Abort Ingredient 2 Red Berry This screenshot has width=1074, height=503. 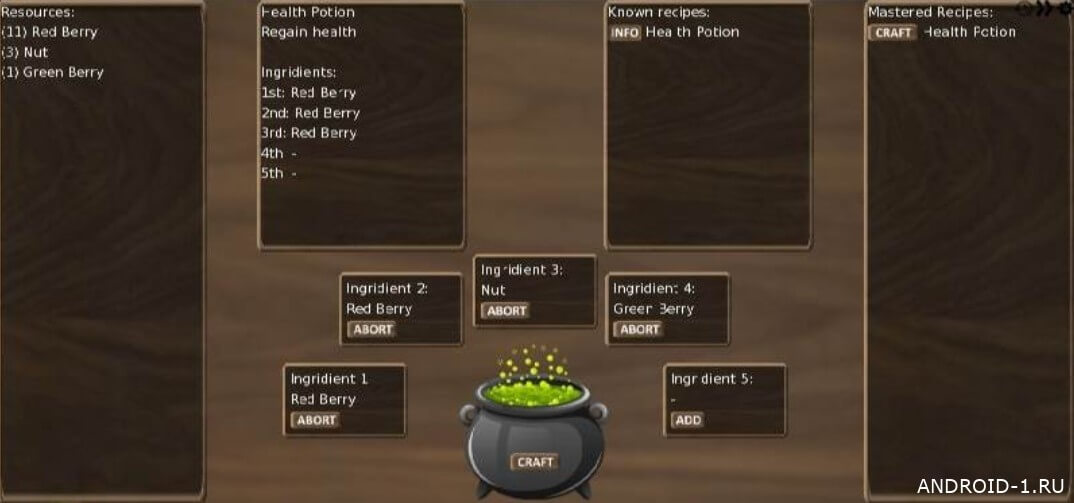[372, 329]
